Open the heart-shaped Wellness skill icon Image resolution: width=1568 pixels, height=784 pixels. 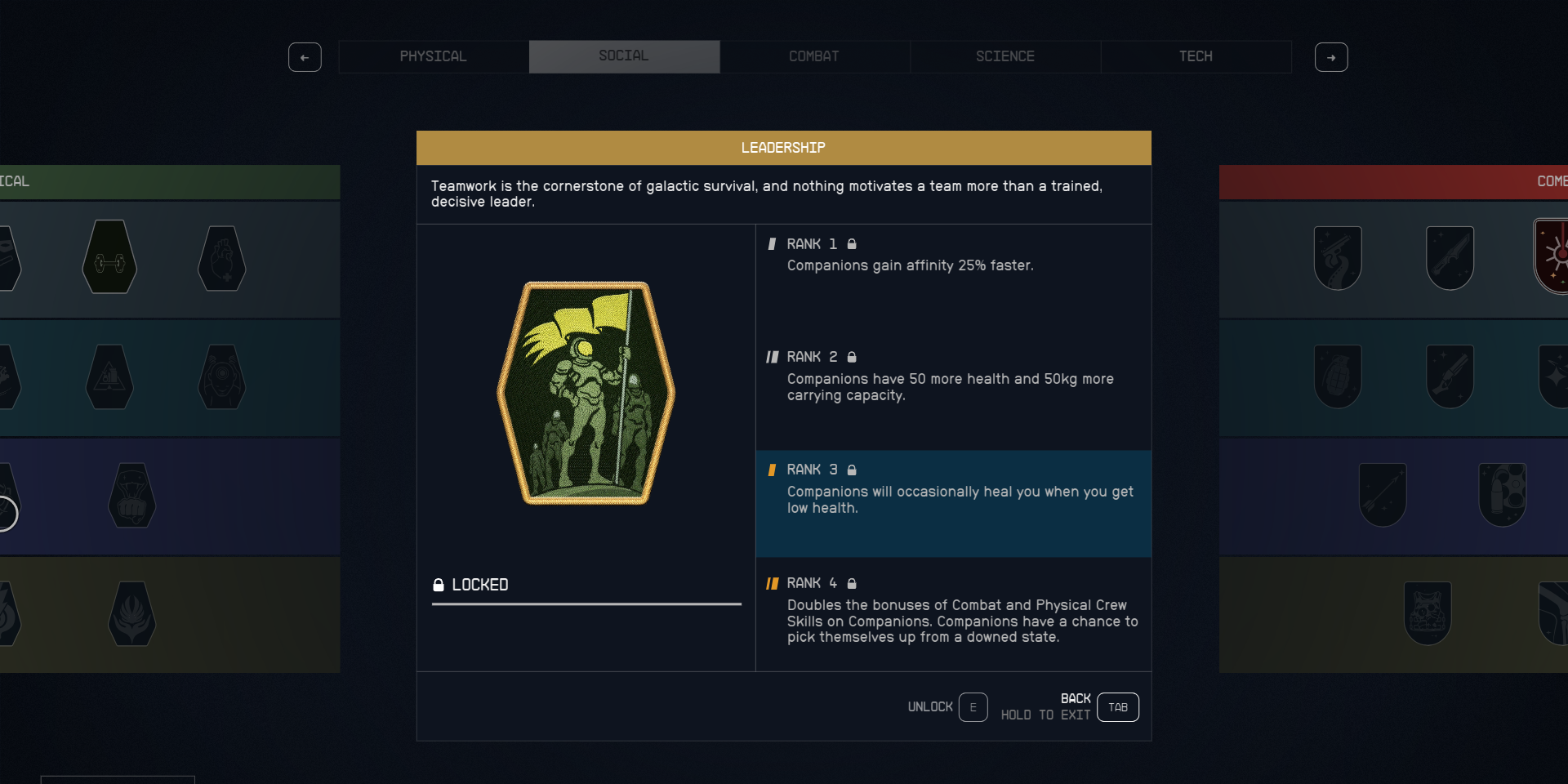pyautogui.click(x=223, y=259)
